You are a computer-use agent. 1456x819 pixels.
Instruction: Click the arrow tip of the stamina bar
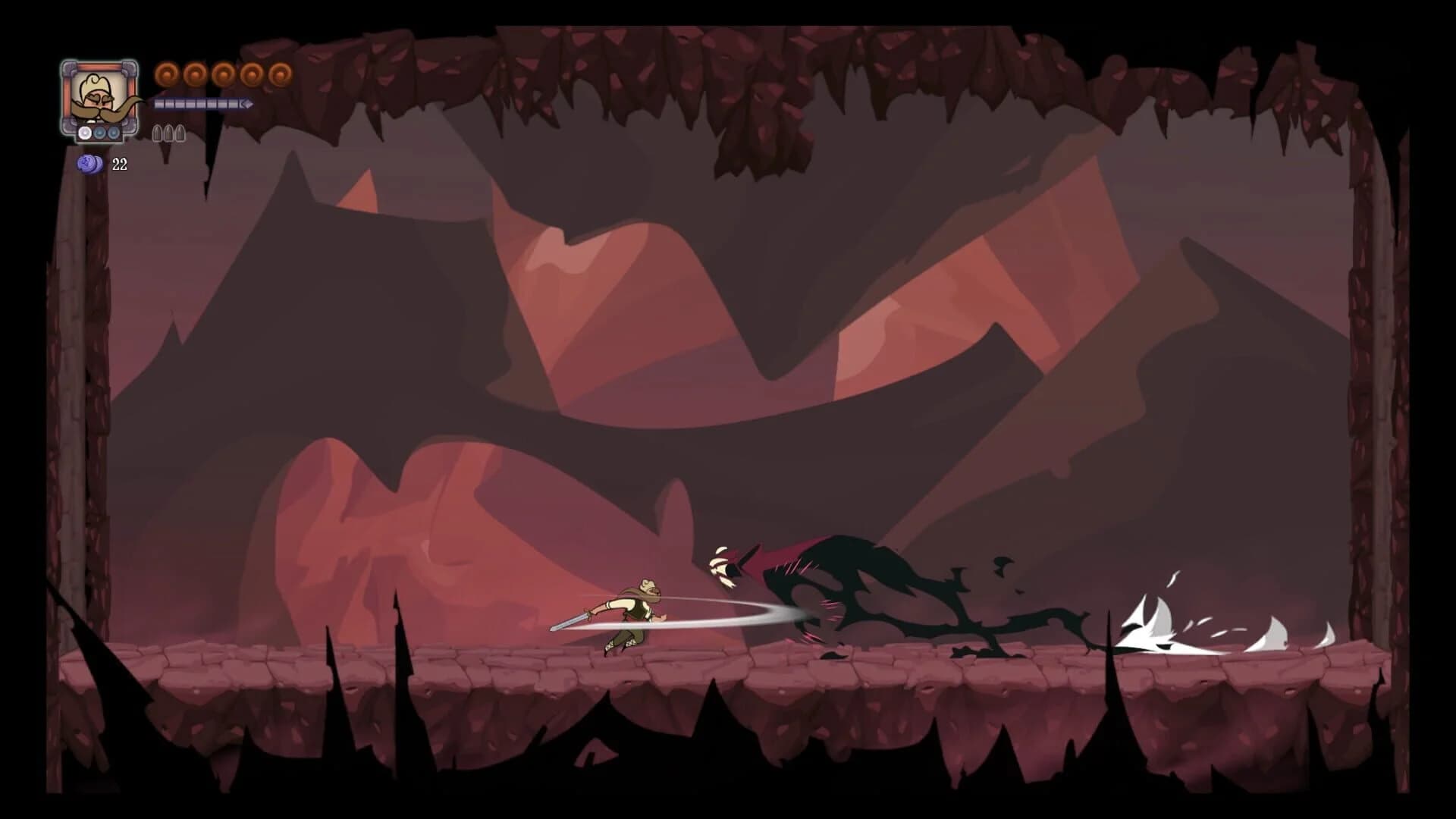tap(248, 104)
